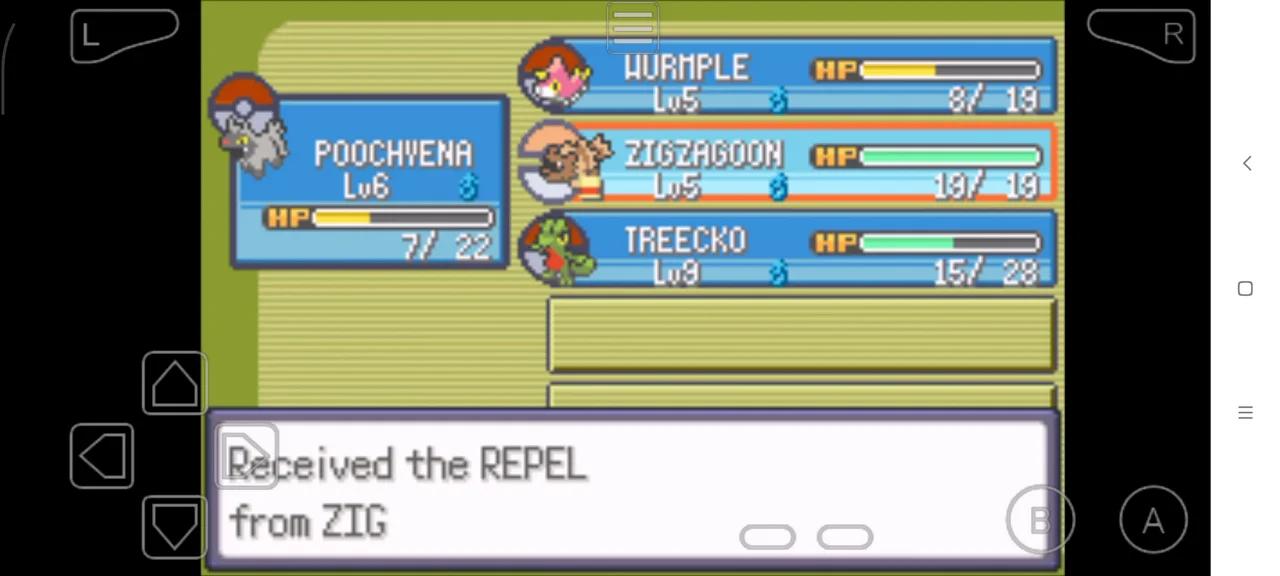
Task: Open the Android recent apps button
Action: pos(1245,412)
